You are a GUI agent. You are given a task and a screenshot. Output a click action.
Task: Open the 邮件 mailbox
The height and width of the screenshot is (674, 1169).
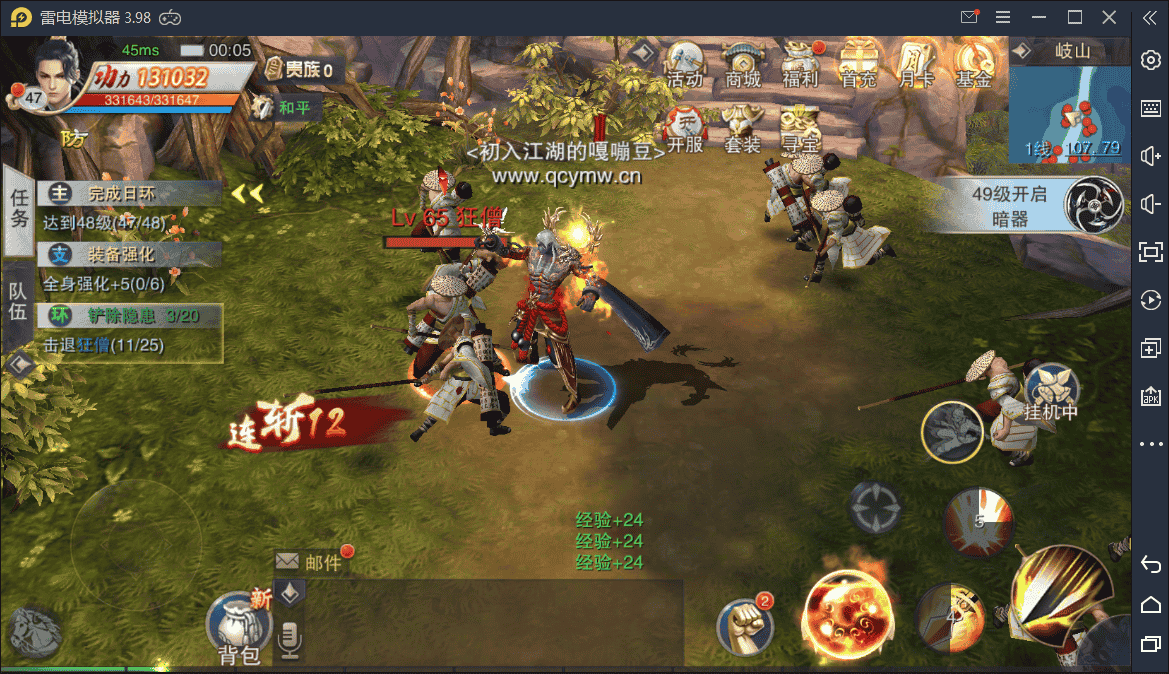[x=312, y=562]
